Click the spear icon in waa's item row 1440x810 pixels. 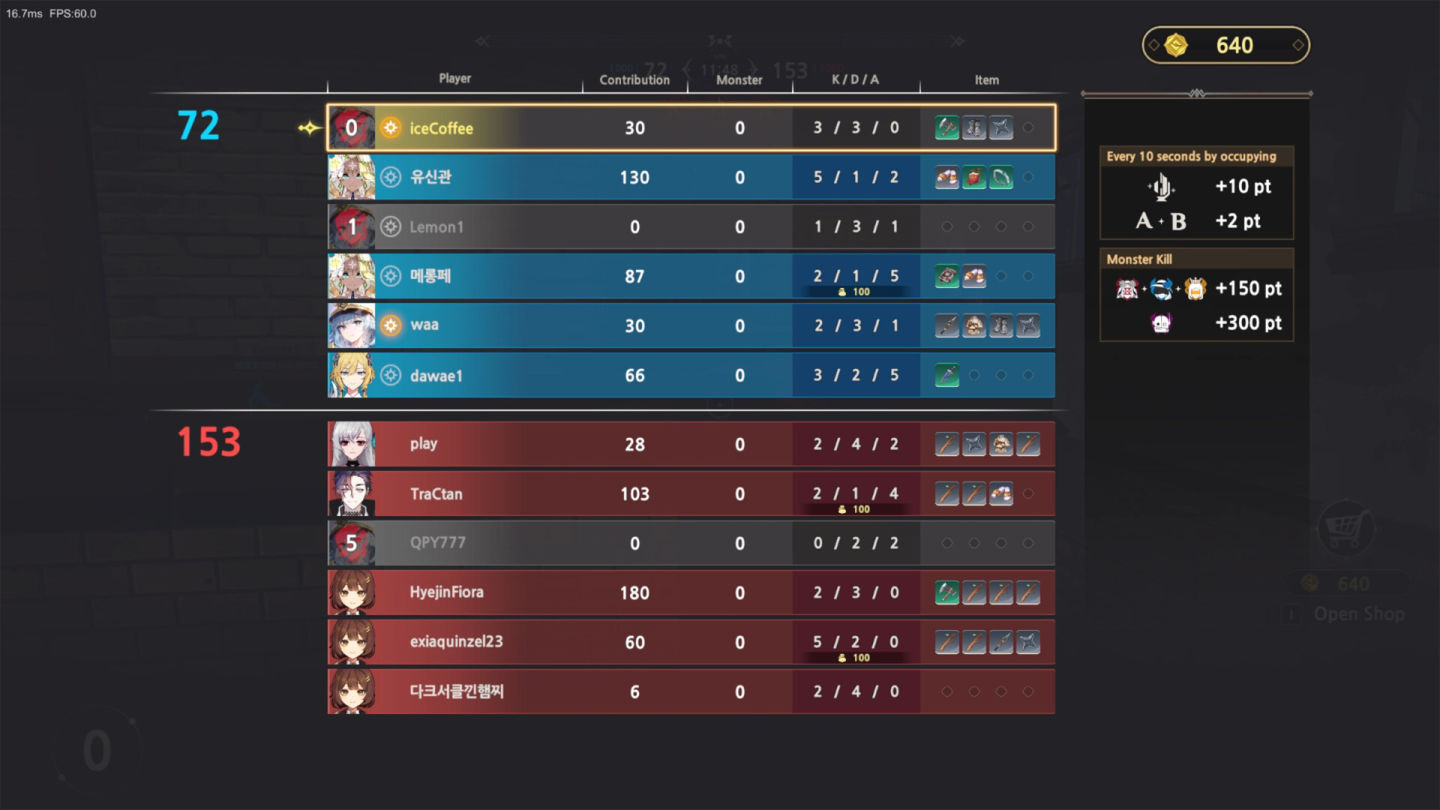pos(947,325)
